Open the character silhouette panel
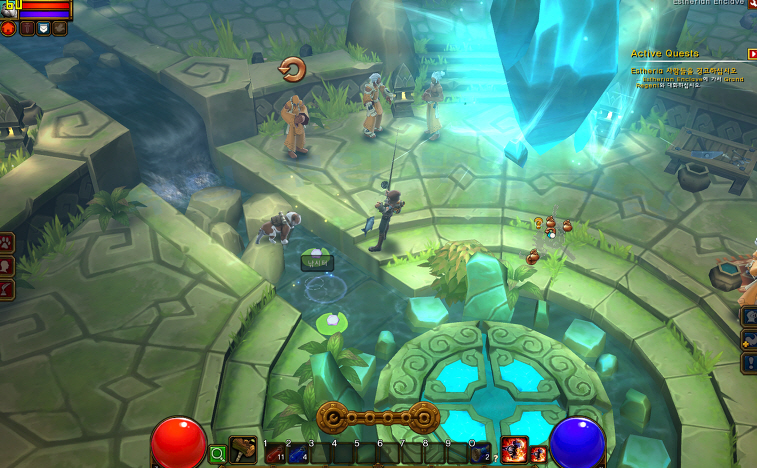757x468 pixels. [x=7, y=265]
